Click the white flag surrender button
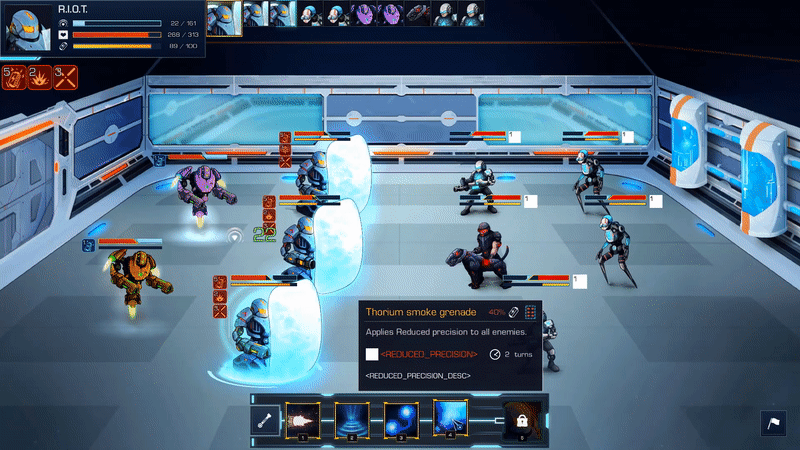 point(775,424)
